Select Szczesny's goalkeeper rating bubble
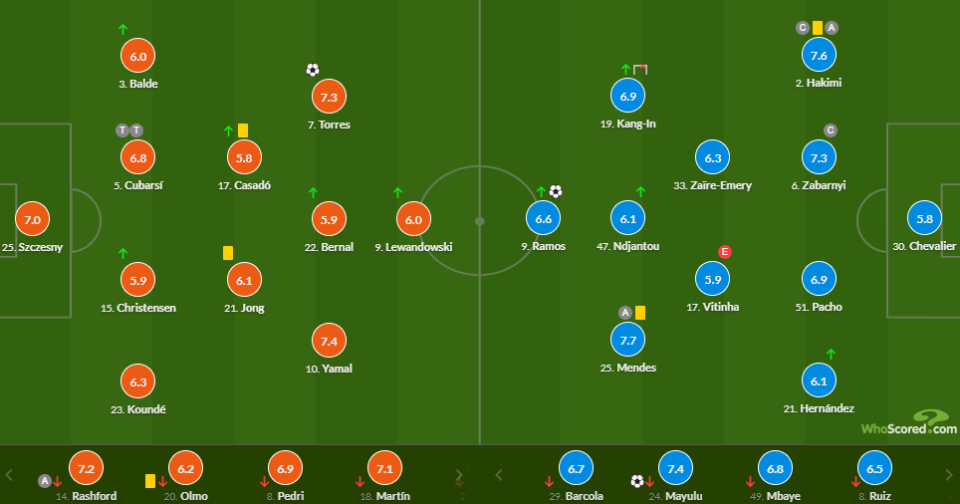 (31, 219)
